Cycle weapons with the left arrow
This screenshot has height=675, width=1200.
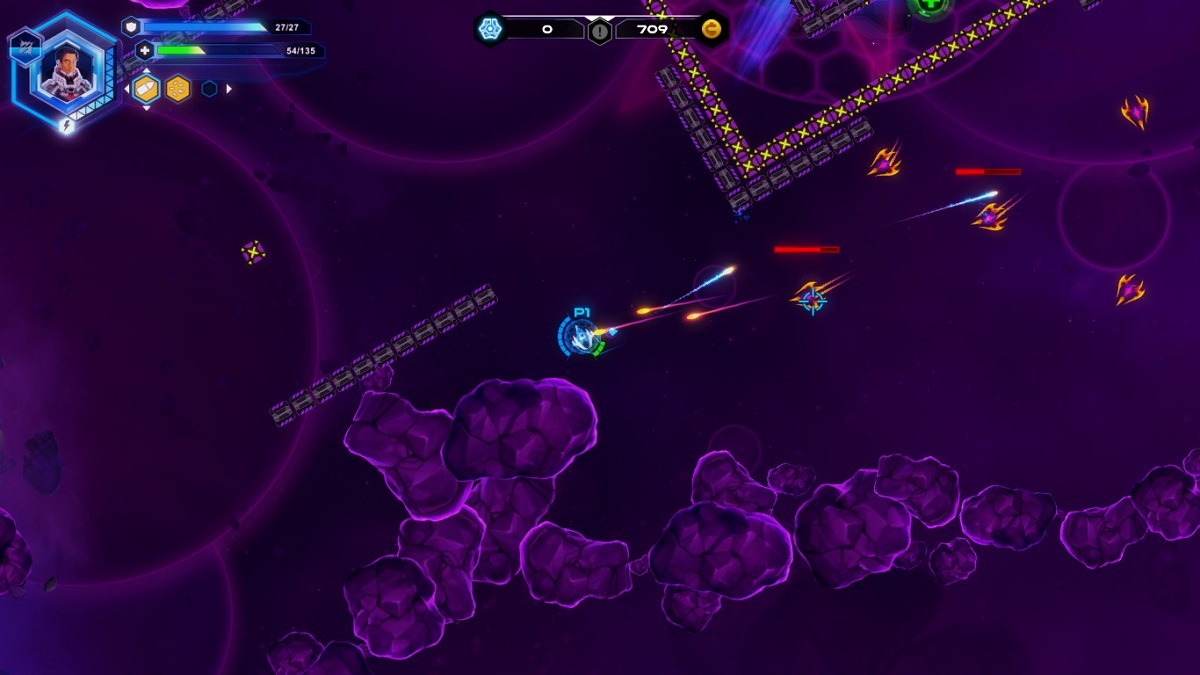coord(126,89)
